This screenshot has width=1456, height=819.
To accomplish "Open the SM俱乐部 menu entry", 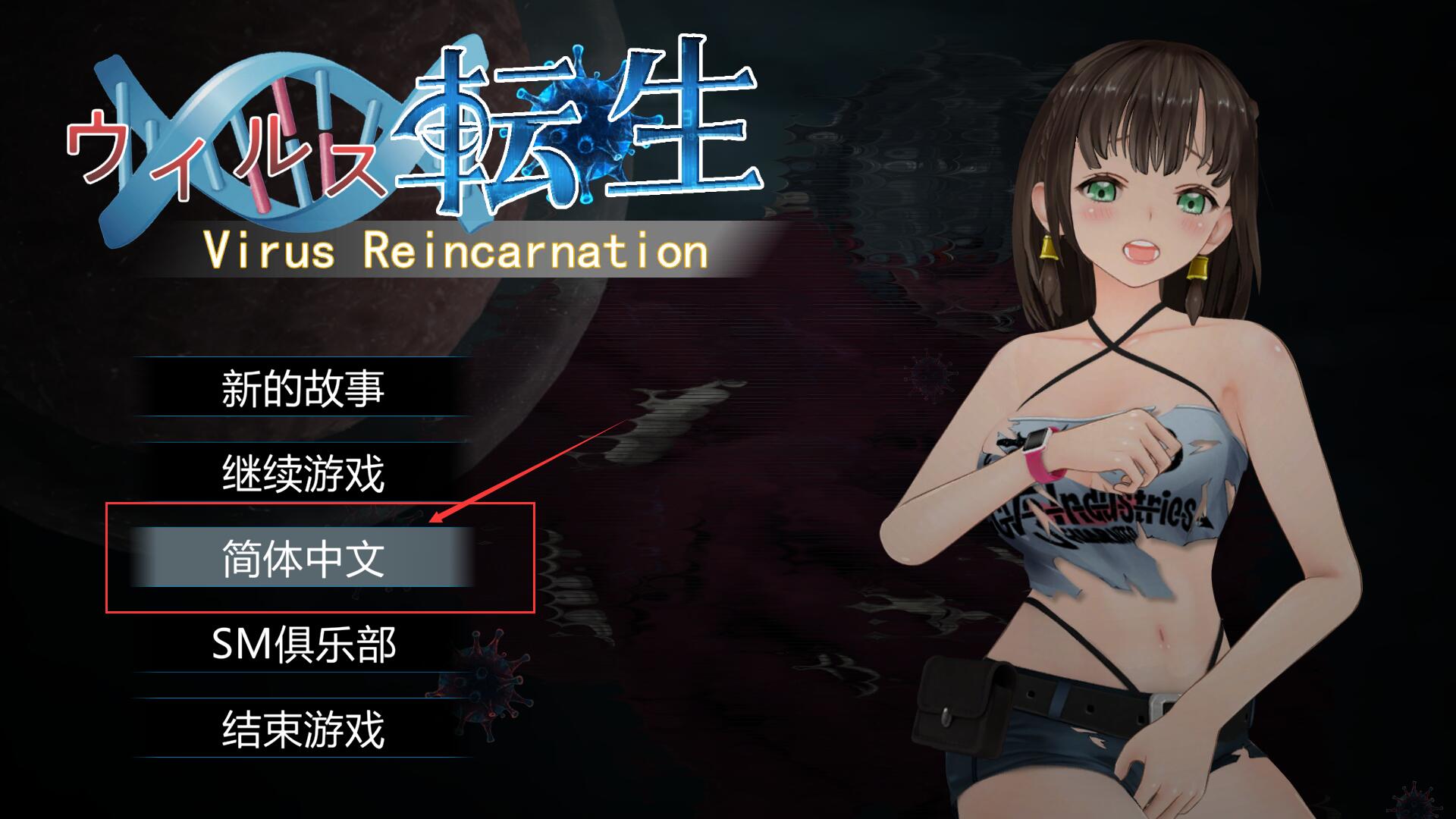I will 303,644.
